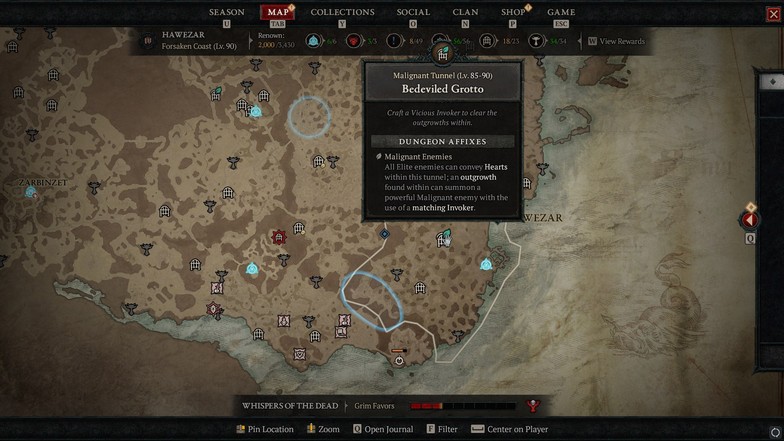Image resolution: width=784 pixels, height=441 pixels.
Task: Select the Map tab
Action: [x=278, y=12]
